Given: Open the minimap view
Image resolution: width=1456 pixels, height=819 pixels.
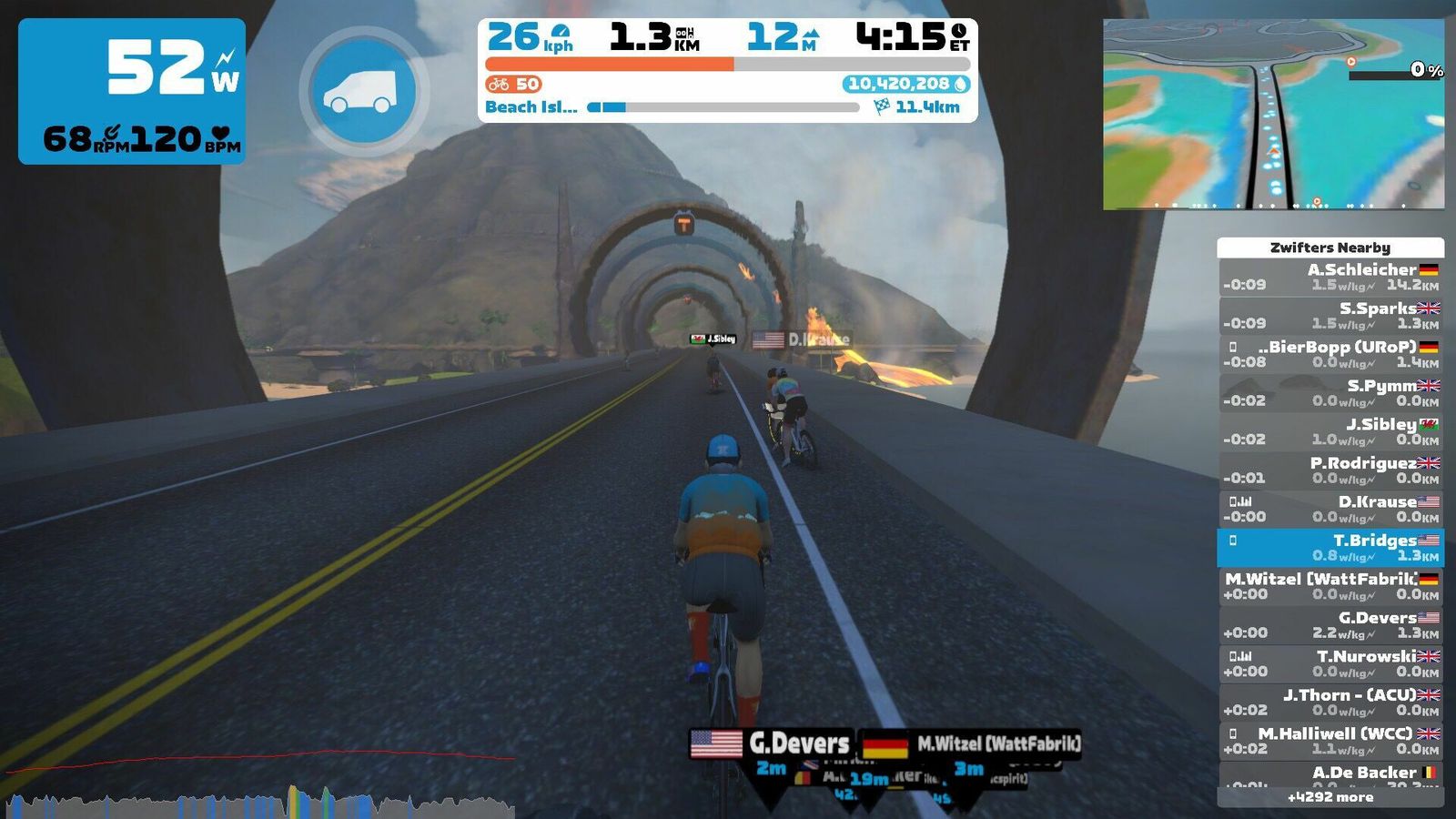Looking at the screenshot, I should point(1273,115).
